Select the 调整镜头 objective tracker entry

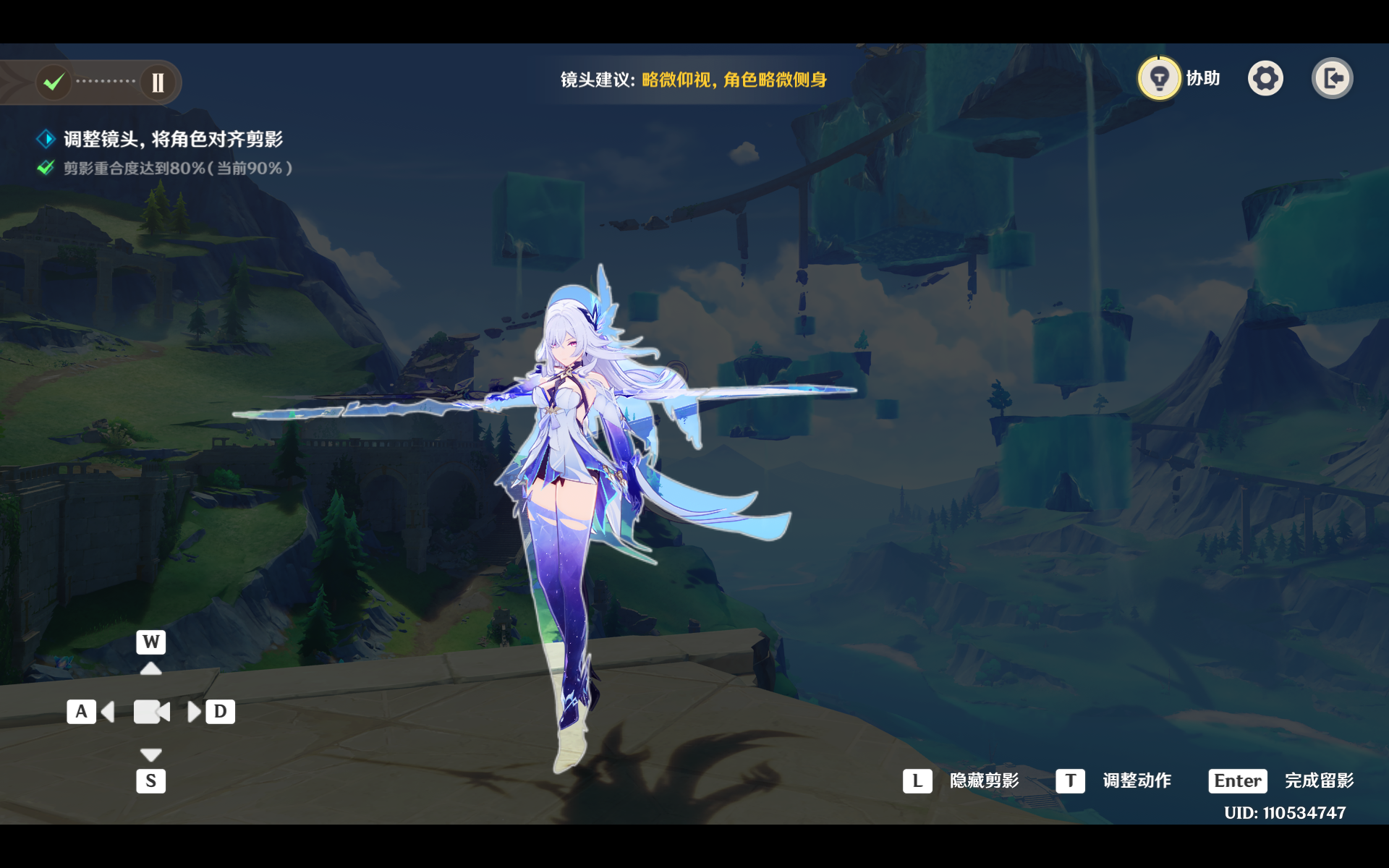pyautogui.click(x=172, y=139)
